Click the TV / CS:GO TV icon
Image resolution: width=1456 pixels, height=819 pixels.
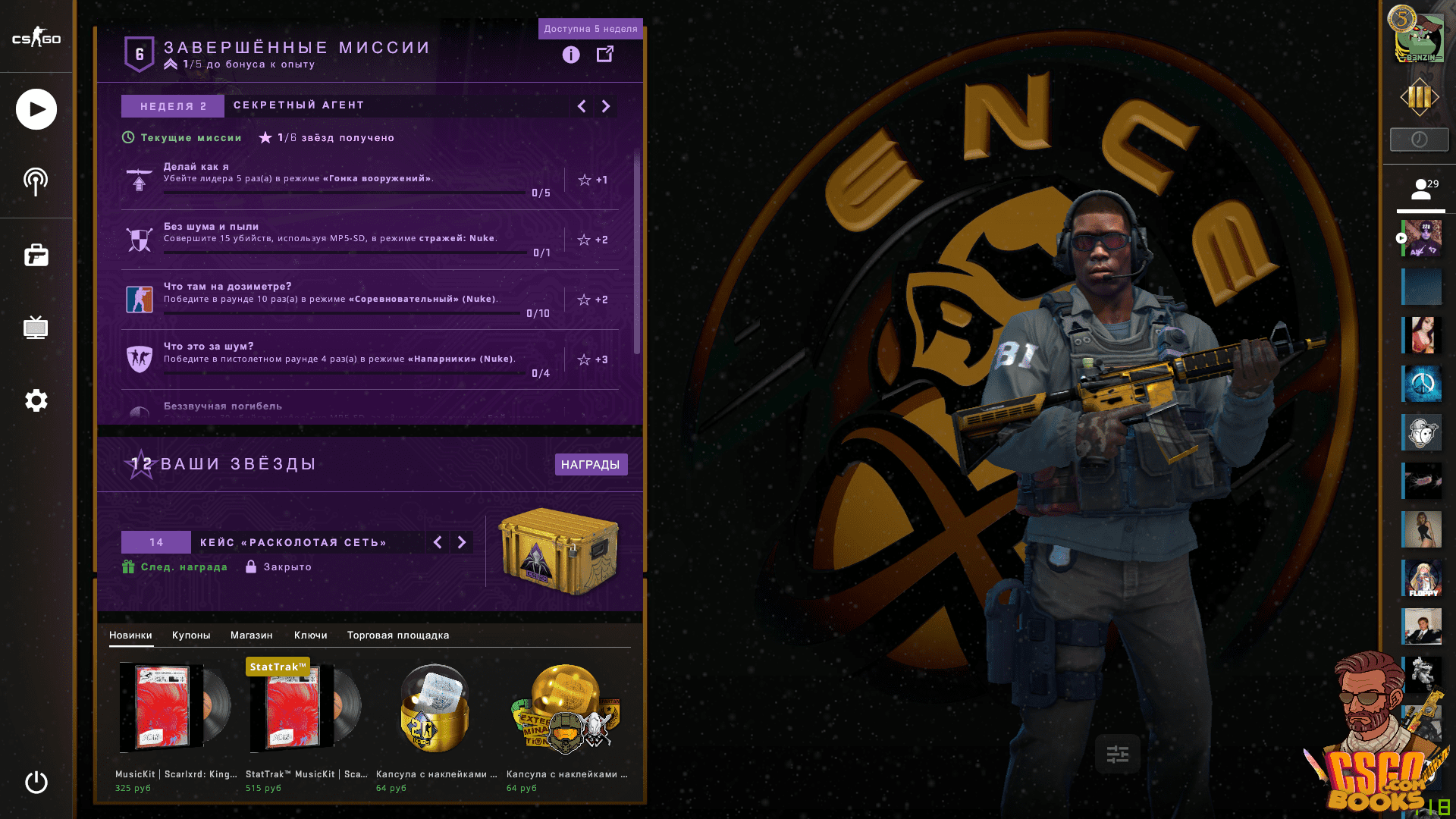click(x=35, y=328)
